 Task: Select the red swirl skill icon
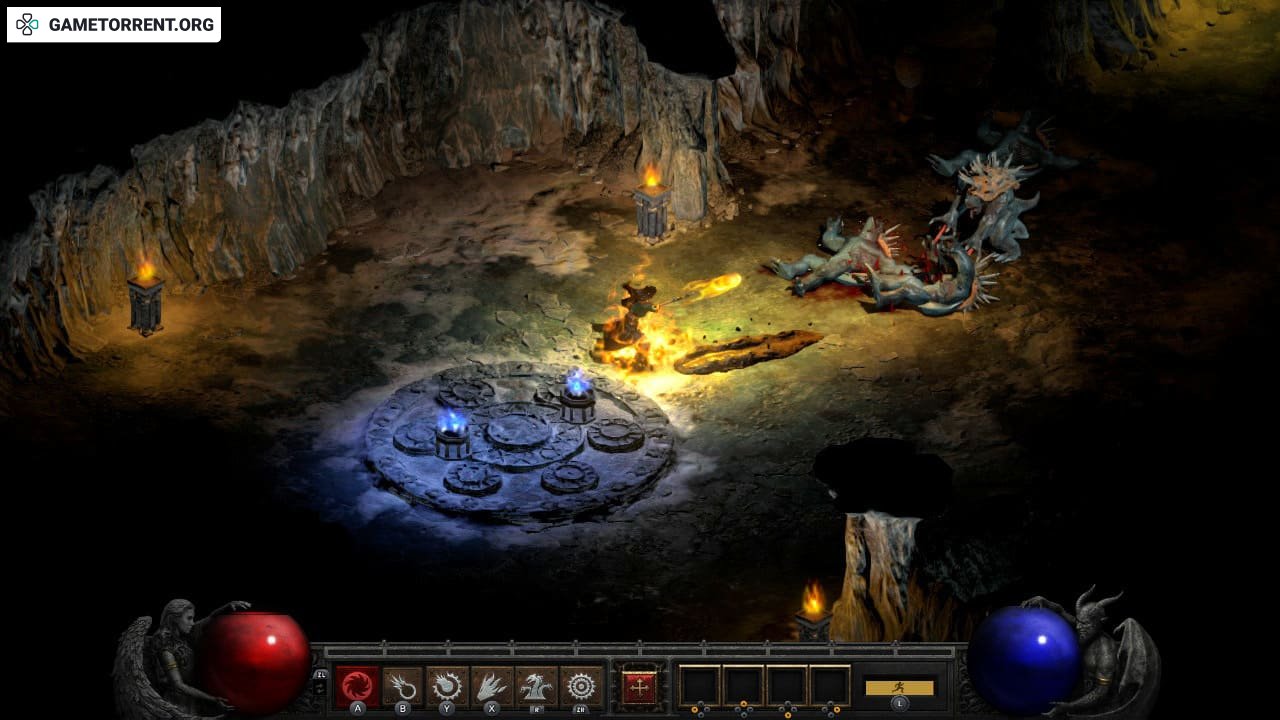click(357, 686)
